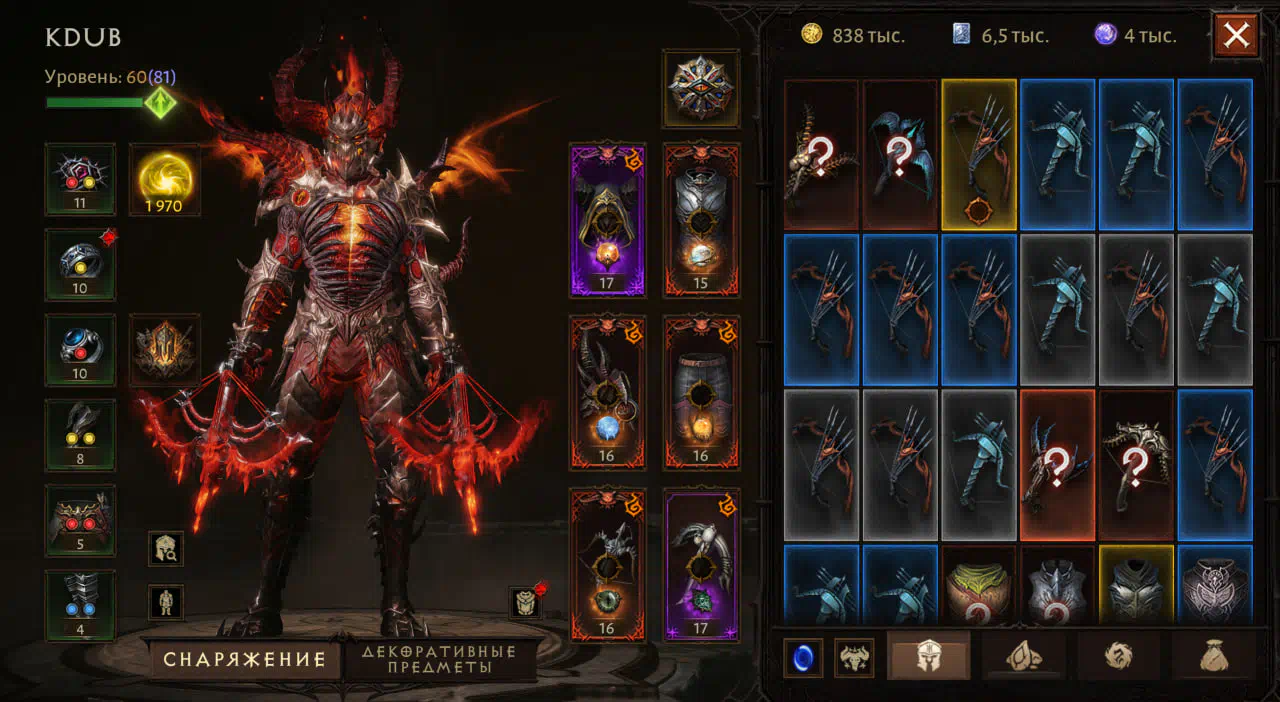Open the Декоративные предметы tab
Screen dimensions: 1280x702
click(439, 660)
